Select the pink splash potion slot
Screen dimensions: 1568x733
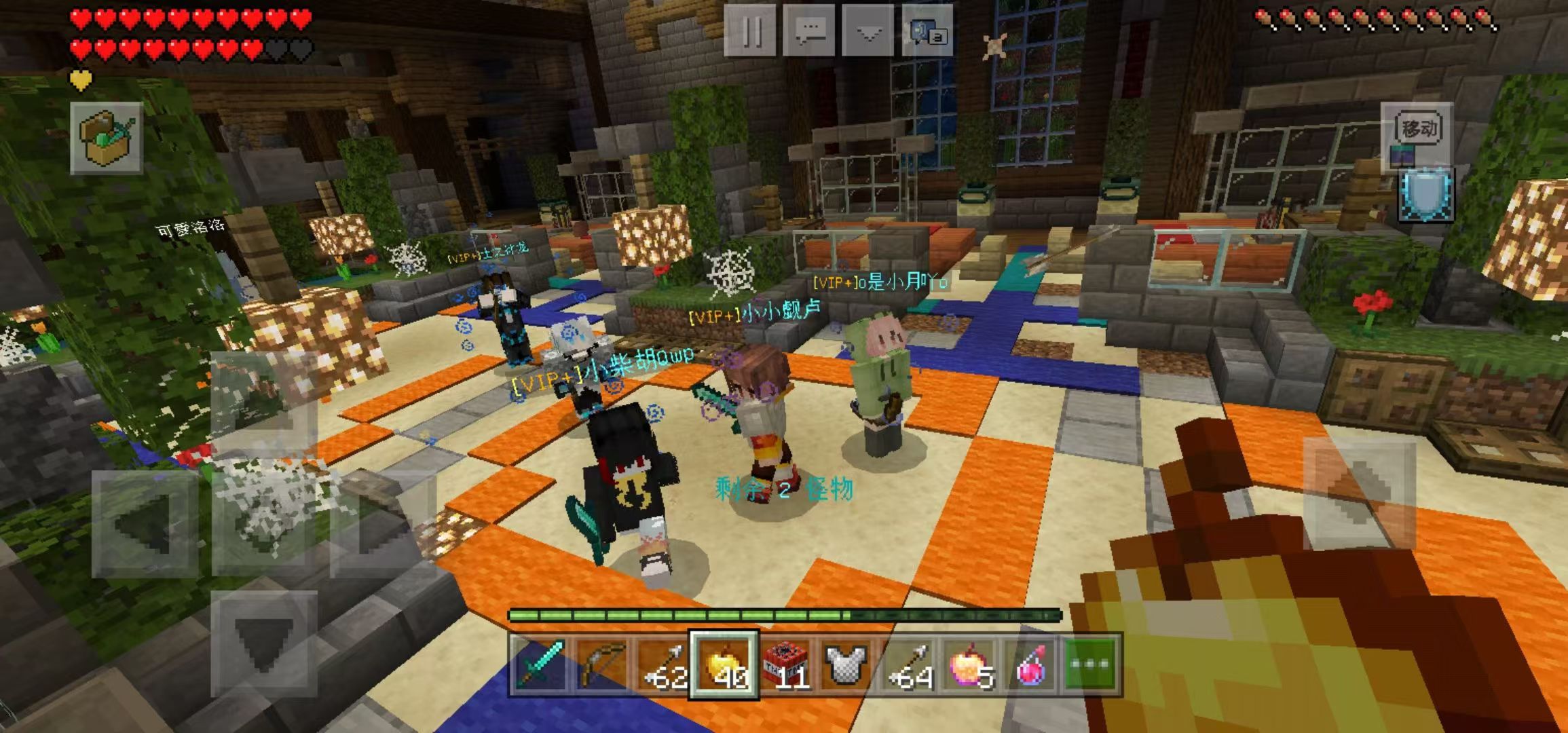pos(1030,664)
